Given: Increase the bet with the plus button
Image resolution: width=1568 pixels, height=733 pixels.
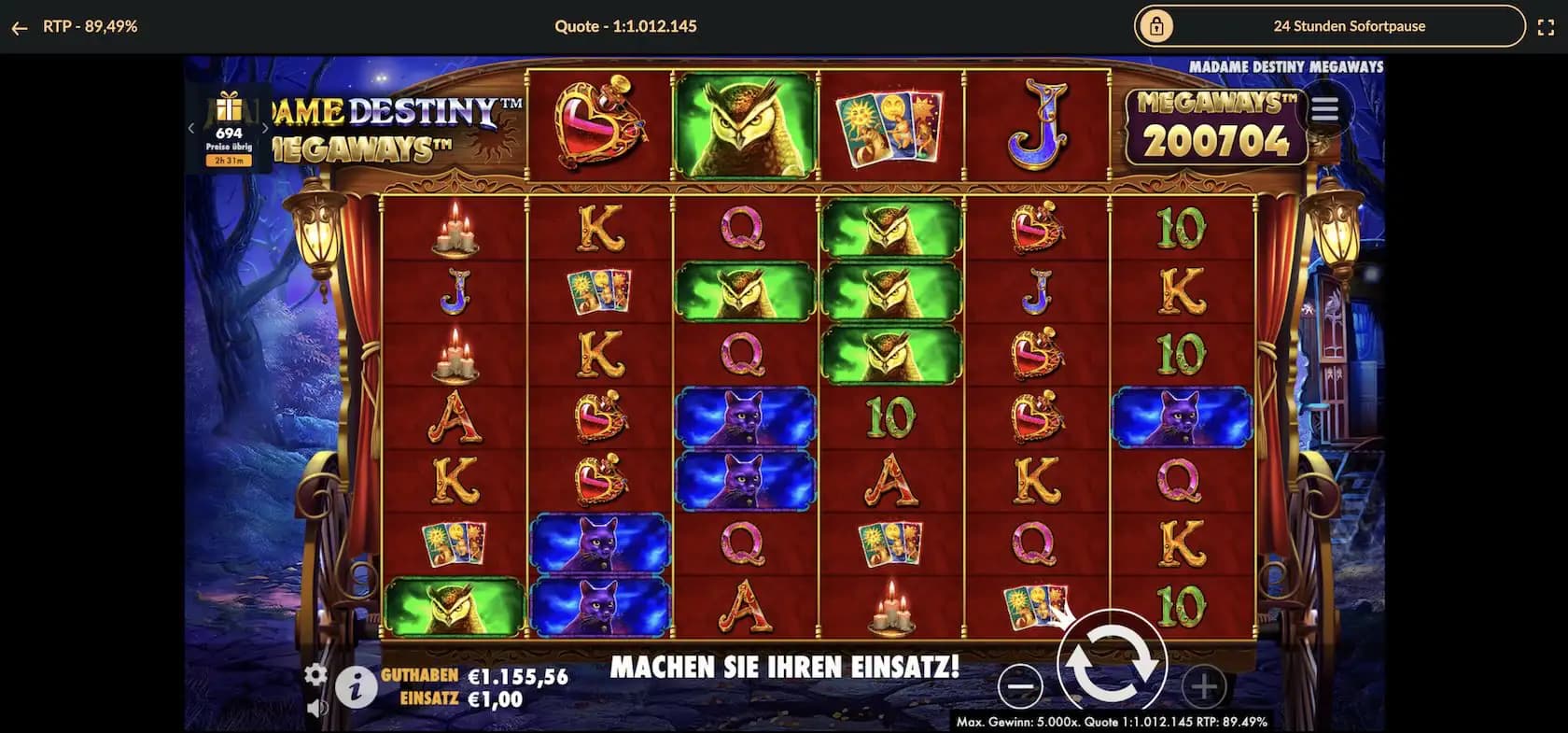Looking at the screenshot, I should click(1203, 686).
